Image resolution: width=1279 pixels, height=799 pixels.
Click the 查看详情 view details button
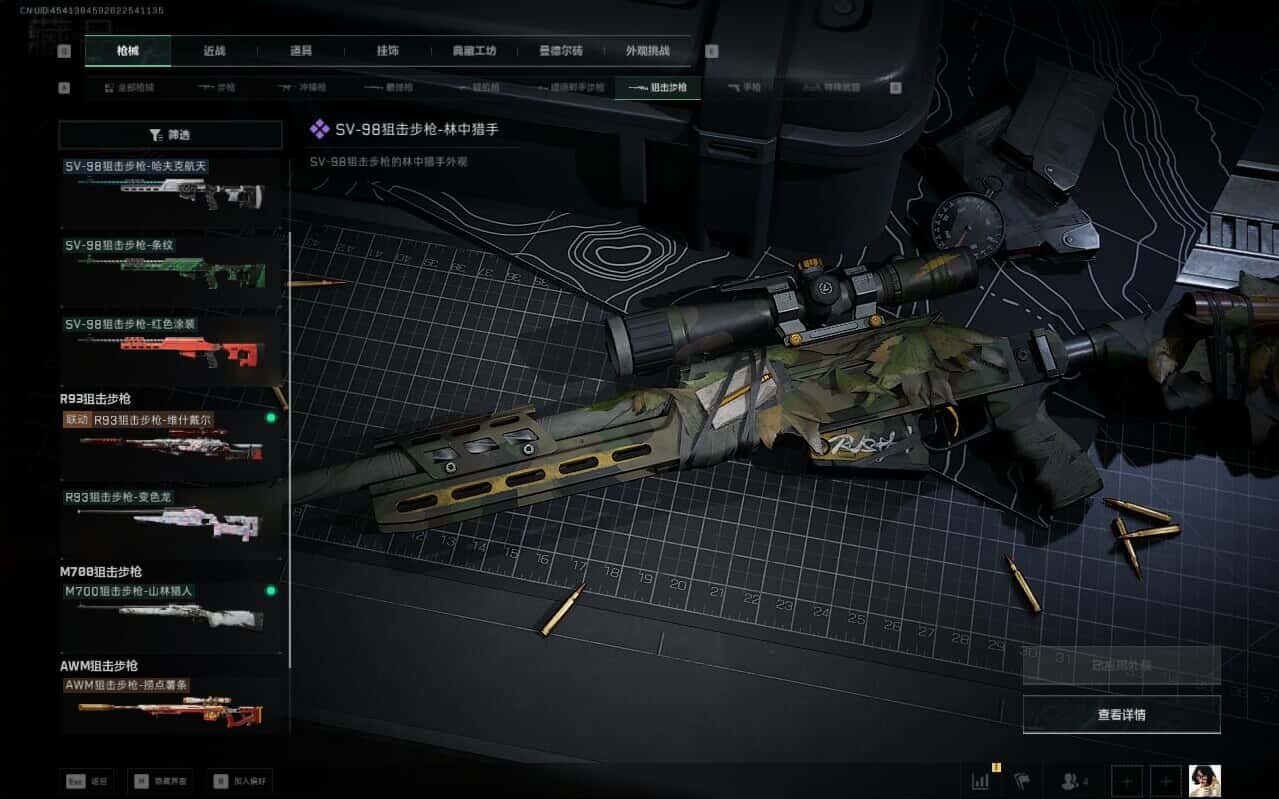click(1121, 714)
